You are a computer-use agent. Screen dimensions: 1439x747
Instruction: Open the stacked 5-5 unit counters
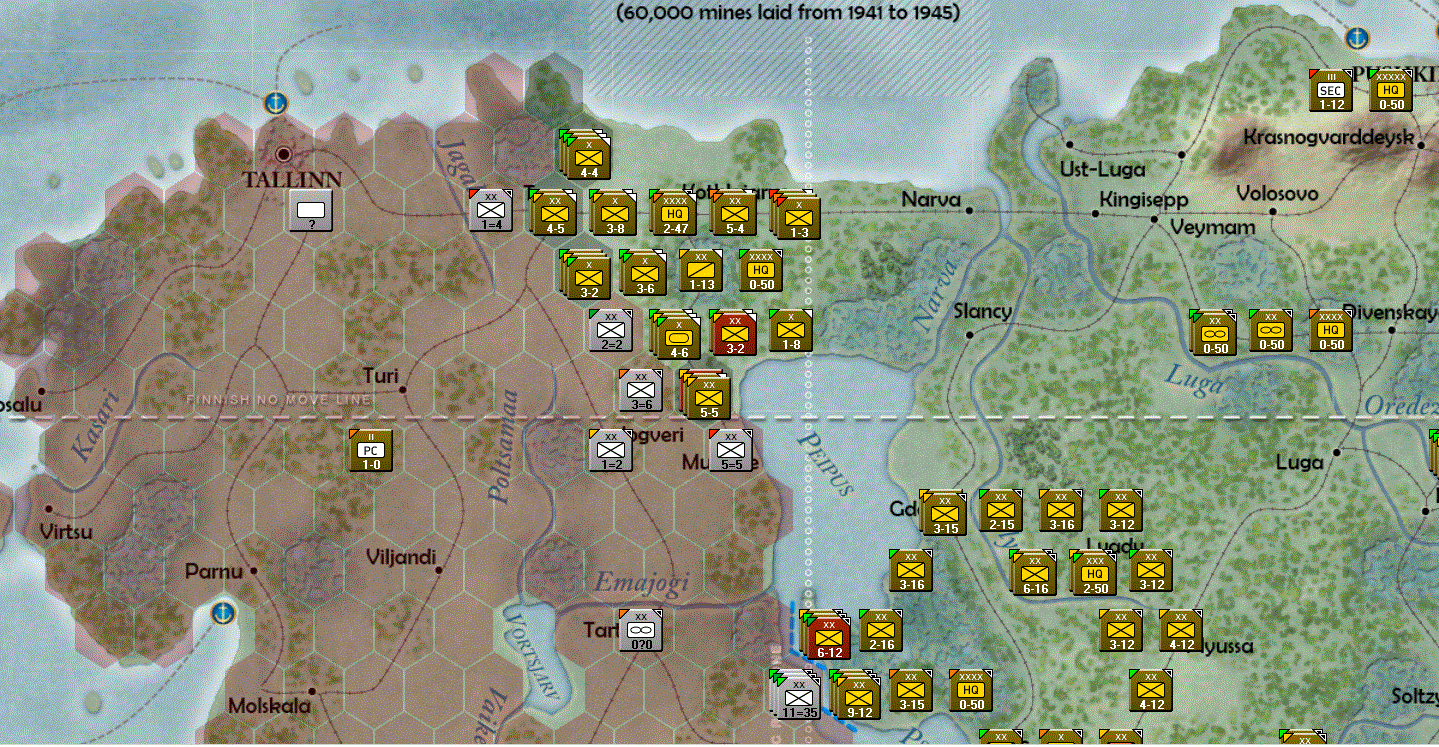708,396
